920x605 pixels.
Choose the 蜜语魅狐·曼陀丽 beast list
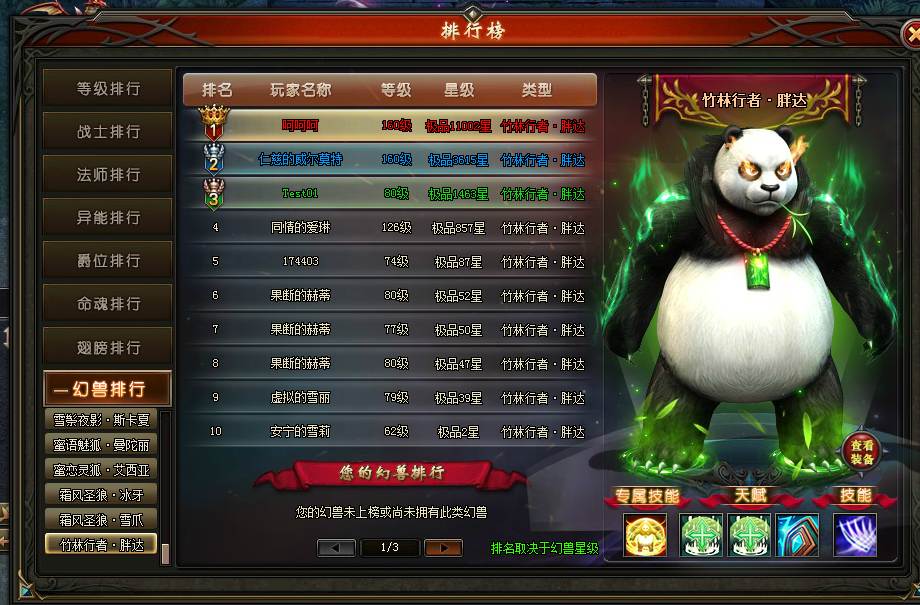(102, 445)
